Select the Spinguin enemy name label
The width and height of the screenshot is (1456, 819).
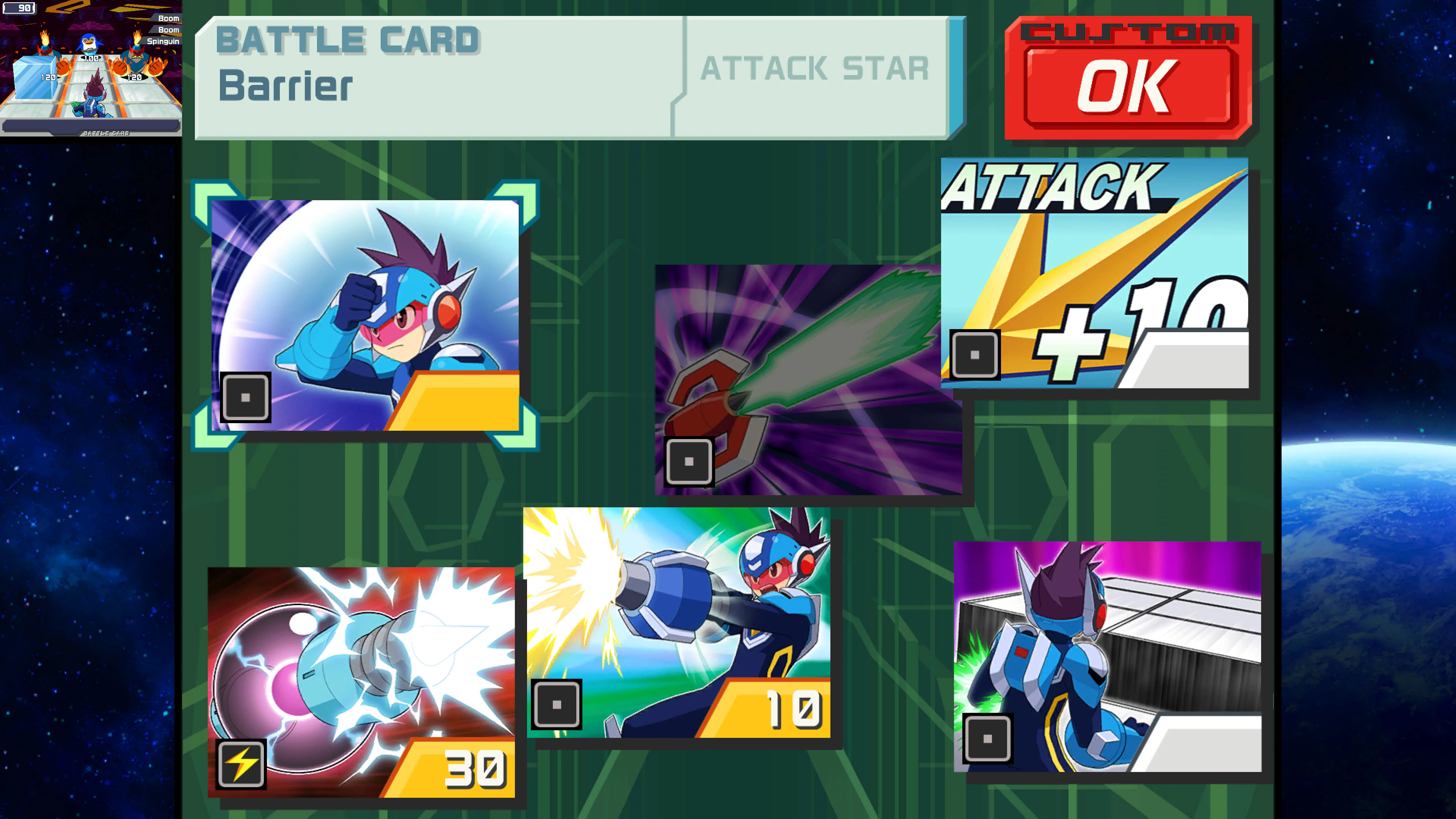point(163,41)
